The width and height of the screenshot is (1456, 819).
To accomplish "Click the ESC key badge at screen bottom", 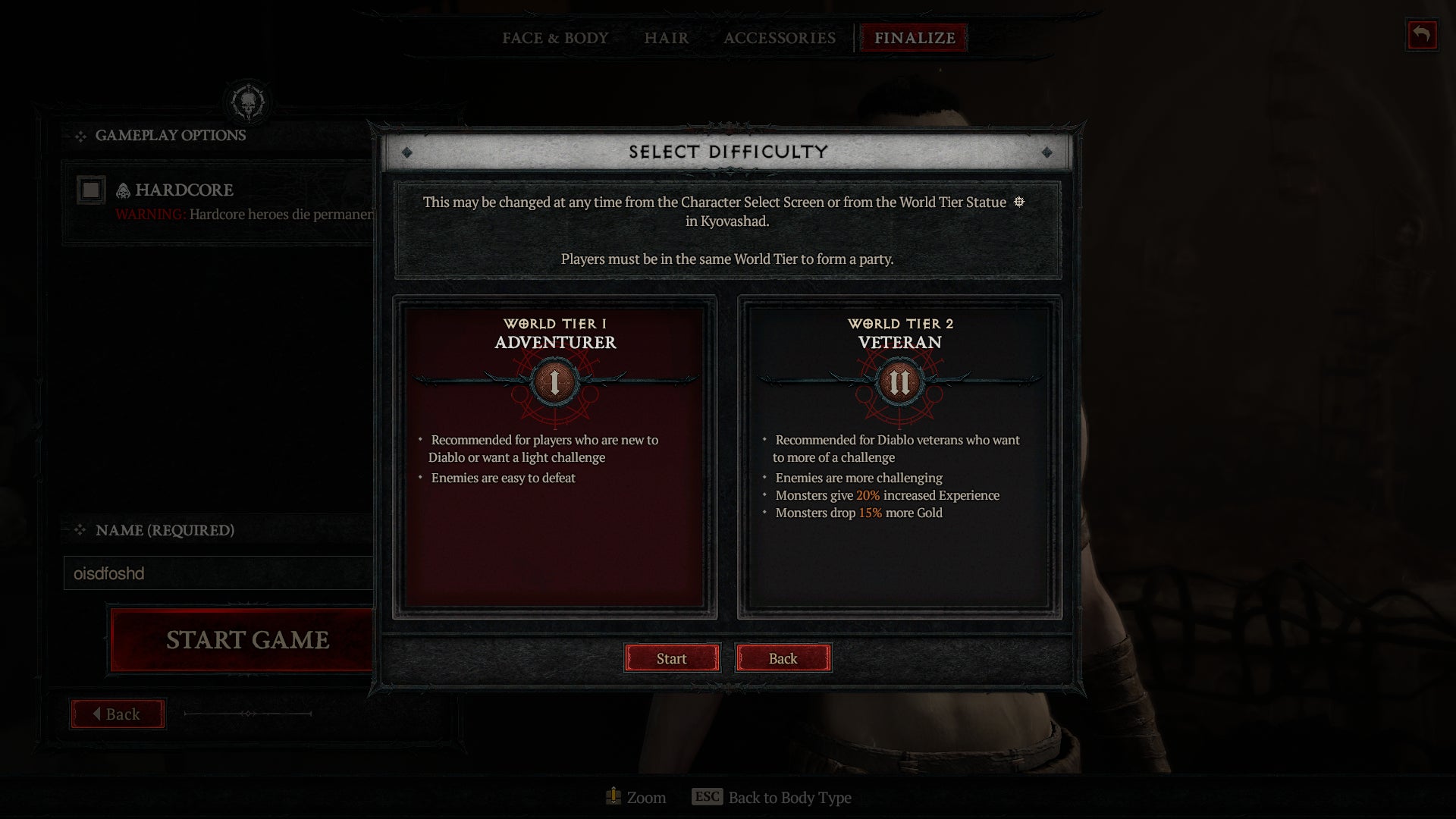I will pos(707,797).
